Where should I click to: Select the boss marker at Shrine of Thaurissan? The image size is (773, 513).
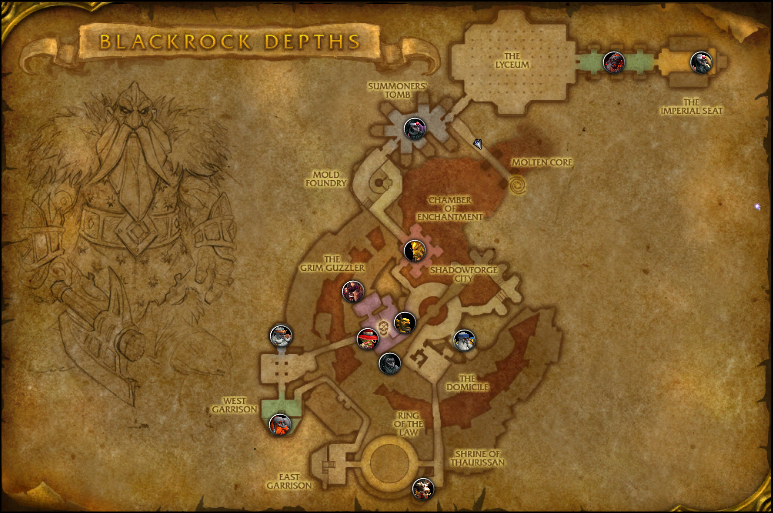(423, 489)
